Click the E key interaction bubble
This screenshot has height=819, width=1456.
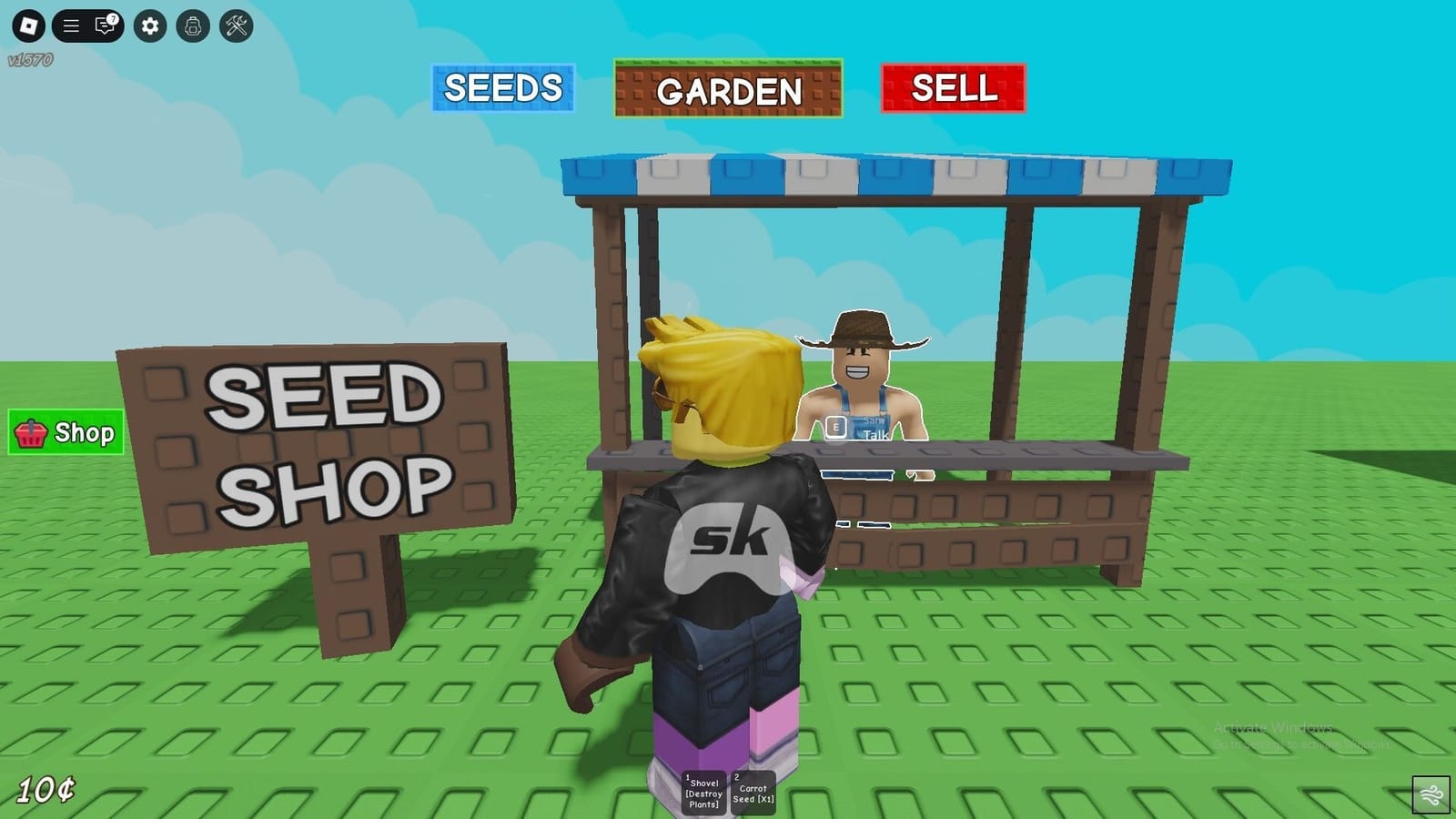point(836,426)
